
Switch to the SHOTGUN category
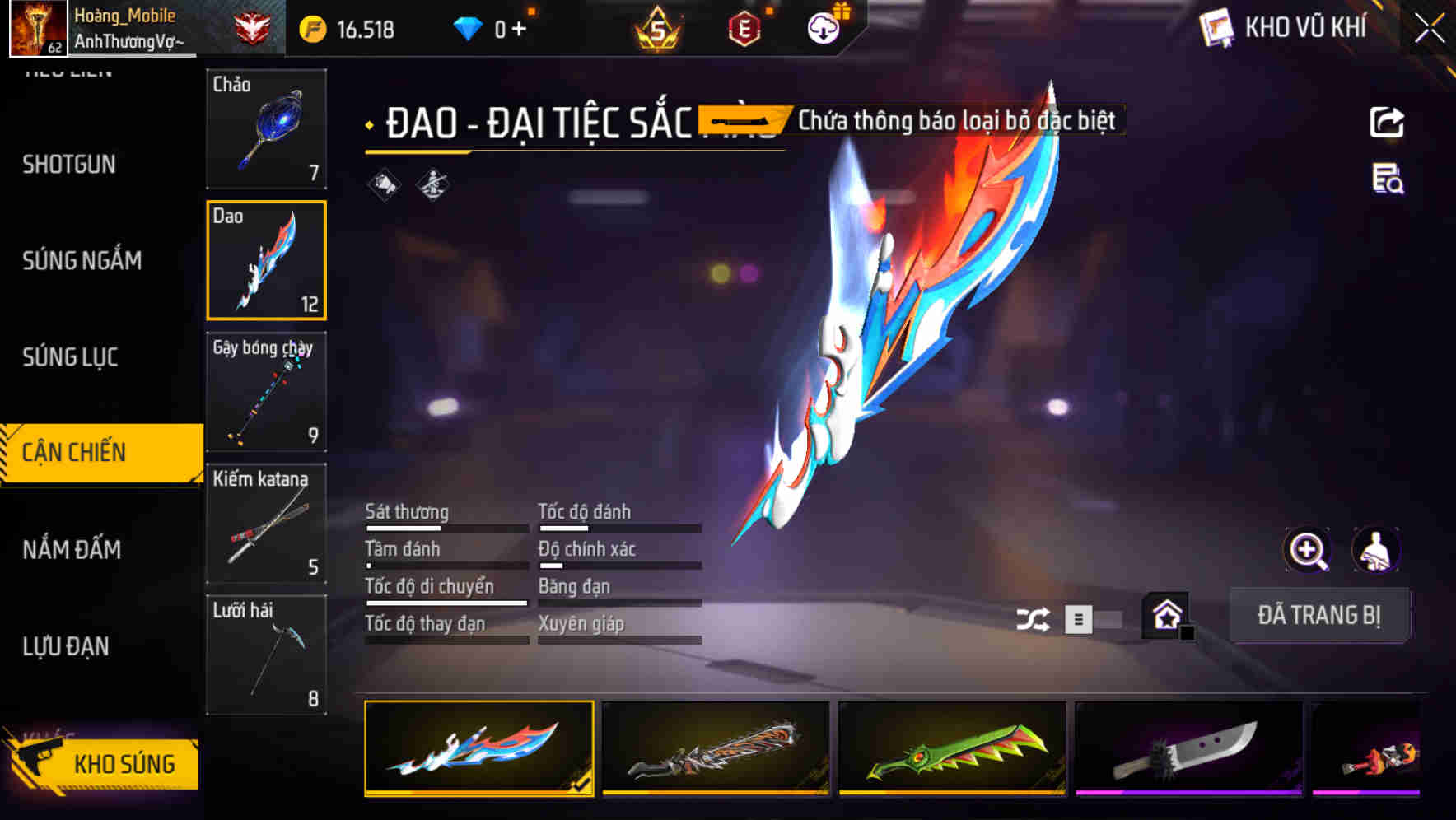(x=69, y=164)
